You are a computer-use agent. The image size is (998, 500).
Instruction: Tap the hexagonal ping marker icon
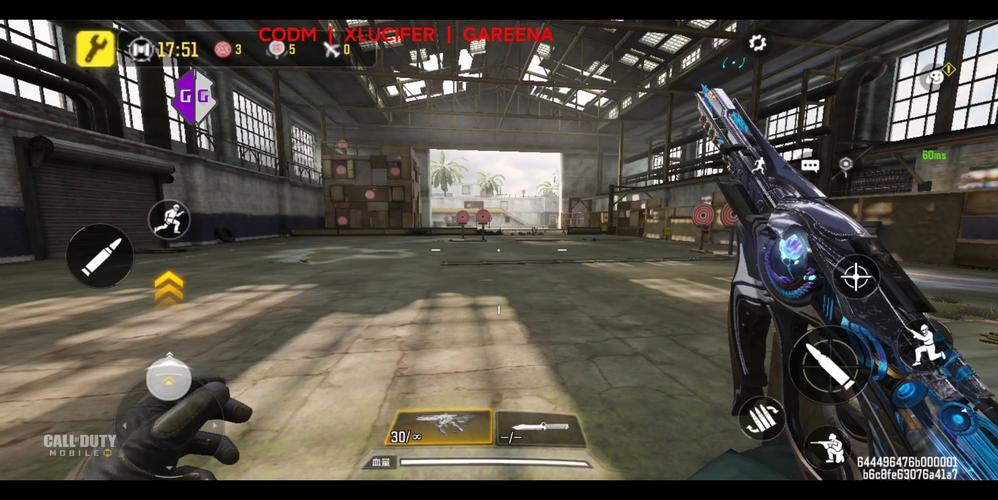[846, 164]
